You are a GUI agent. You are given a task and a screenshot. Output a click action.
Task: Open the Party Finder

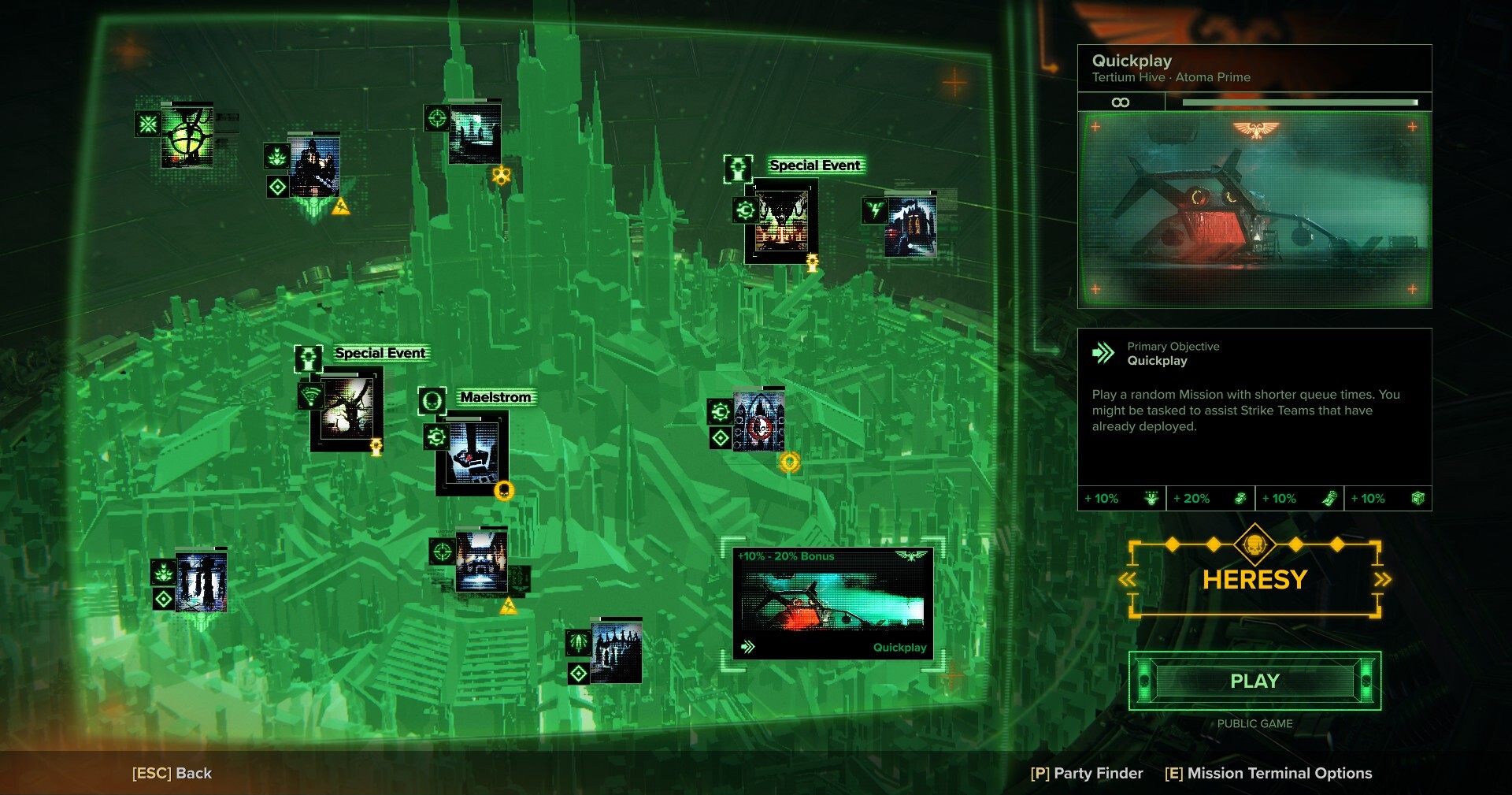click(1088, 773)
